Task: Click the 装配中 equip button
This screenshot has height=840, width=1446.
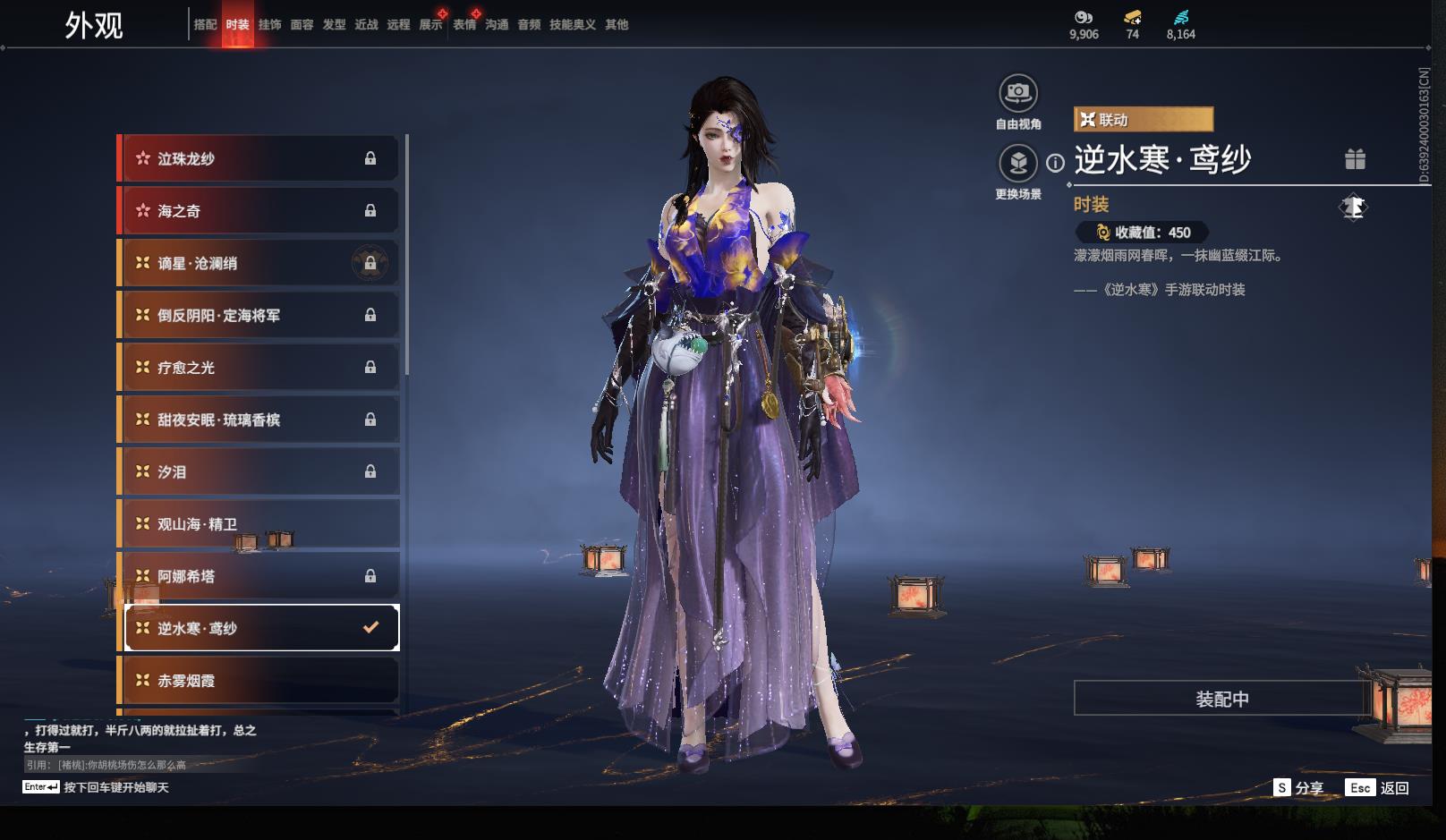Action: point(1221,699)
